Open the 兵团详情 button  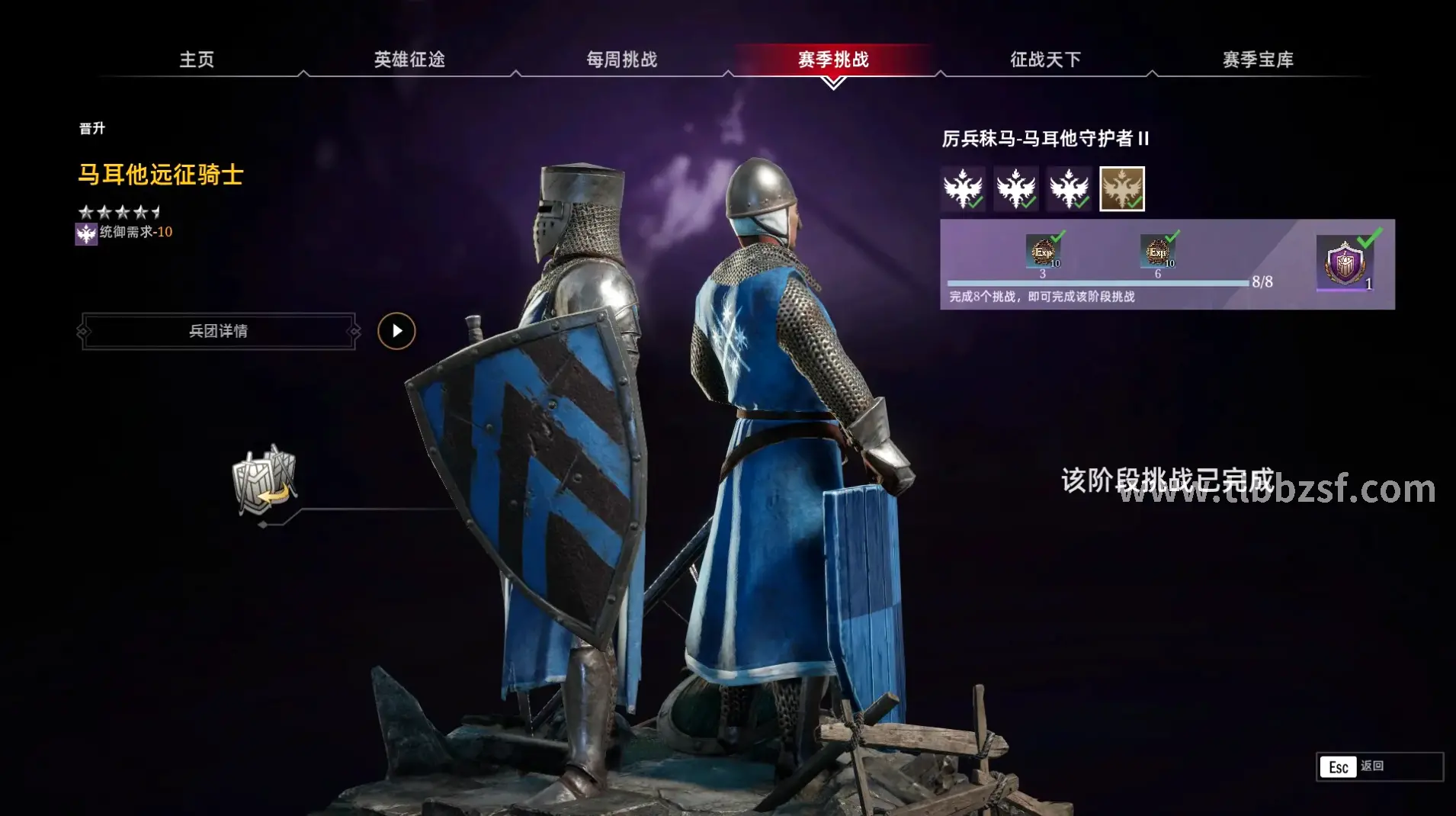[217, 332]
